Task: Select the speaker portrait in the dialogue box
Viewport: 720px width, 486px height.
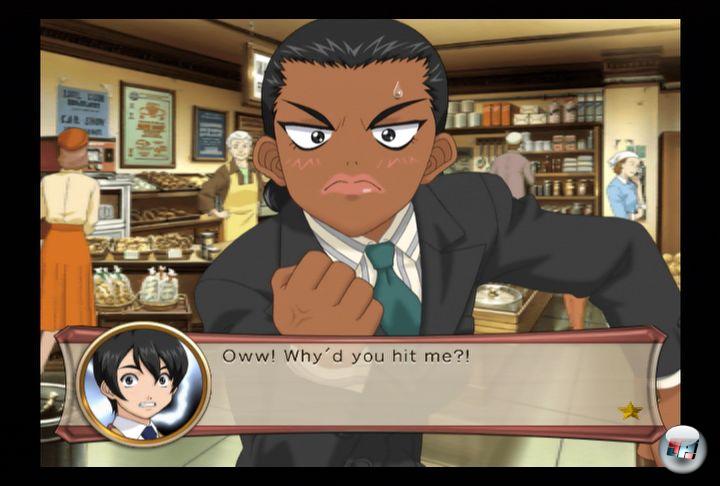Action: point(144,384)
